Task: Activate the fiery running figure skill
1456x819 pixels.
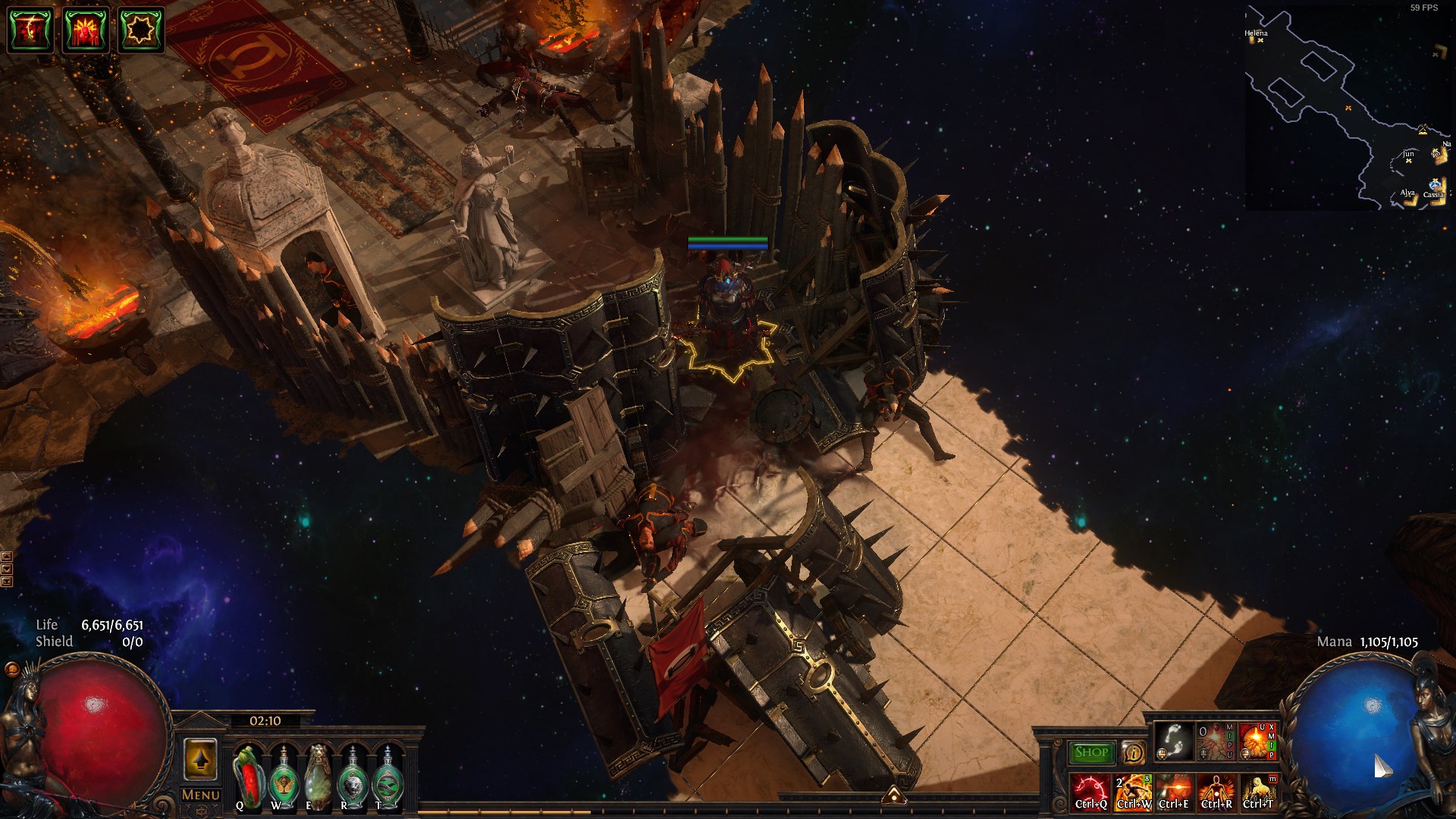Action: pos(1133,792)
